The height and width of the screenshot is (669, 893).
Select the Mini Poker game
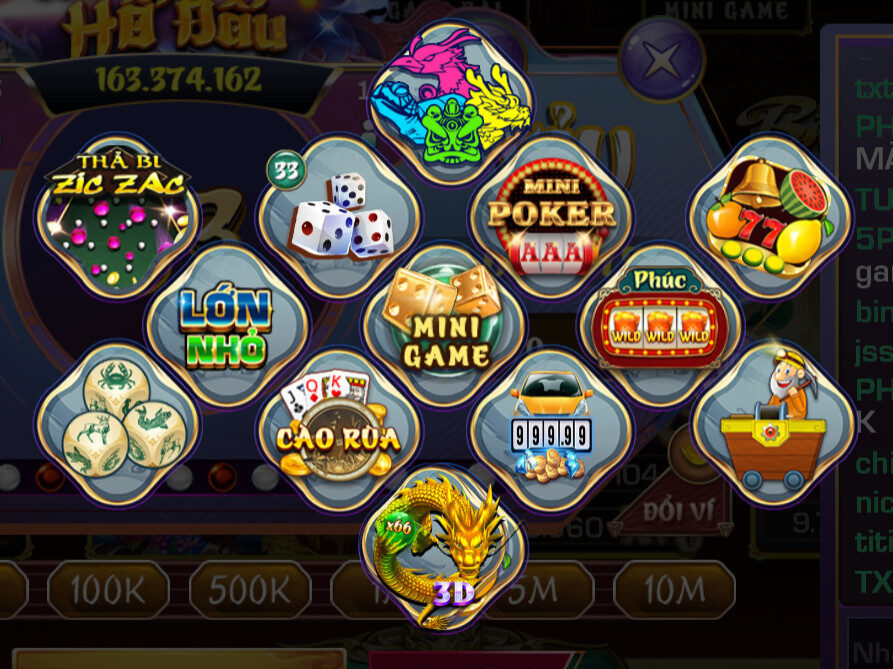(x=551, y=216)
